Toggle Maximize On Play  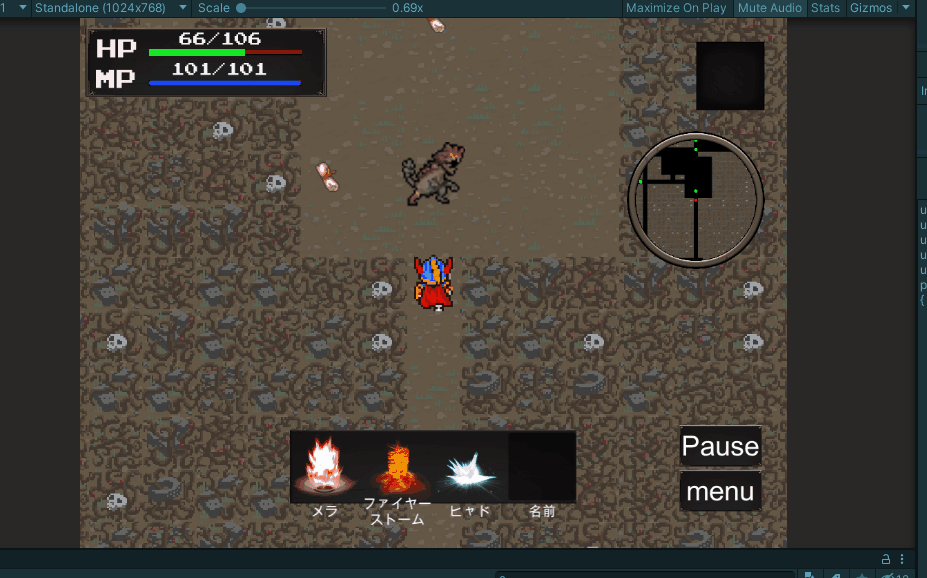[x=676, y=8]
